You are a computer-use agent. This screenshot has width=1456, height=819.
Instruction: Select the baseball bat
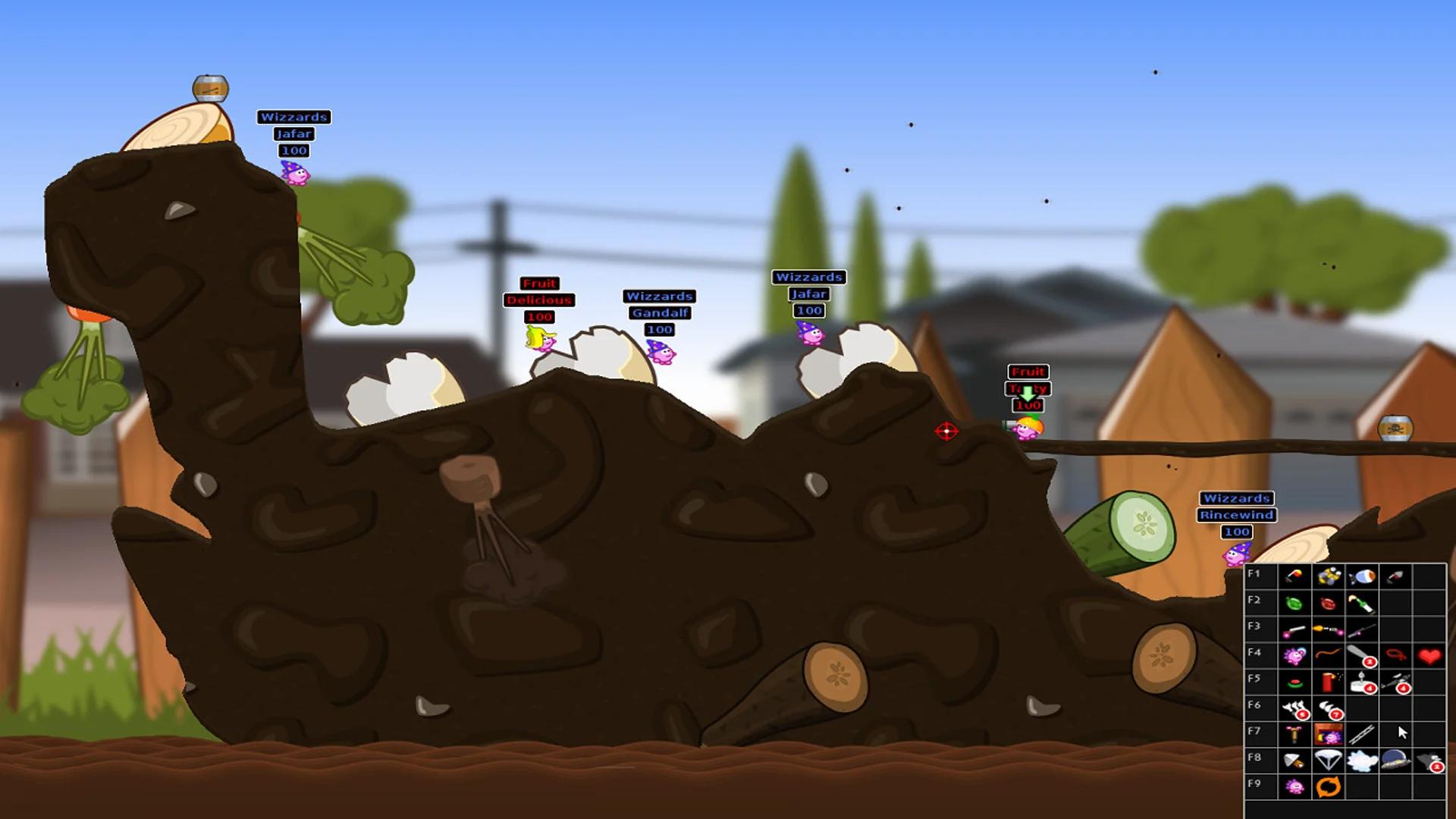1361,655
